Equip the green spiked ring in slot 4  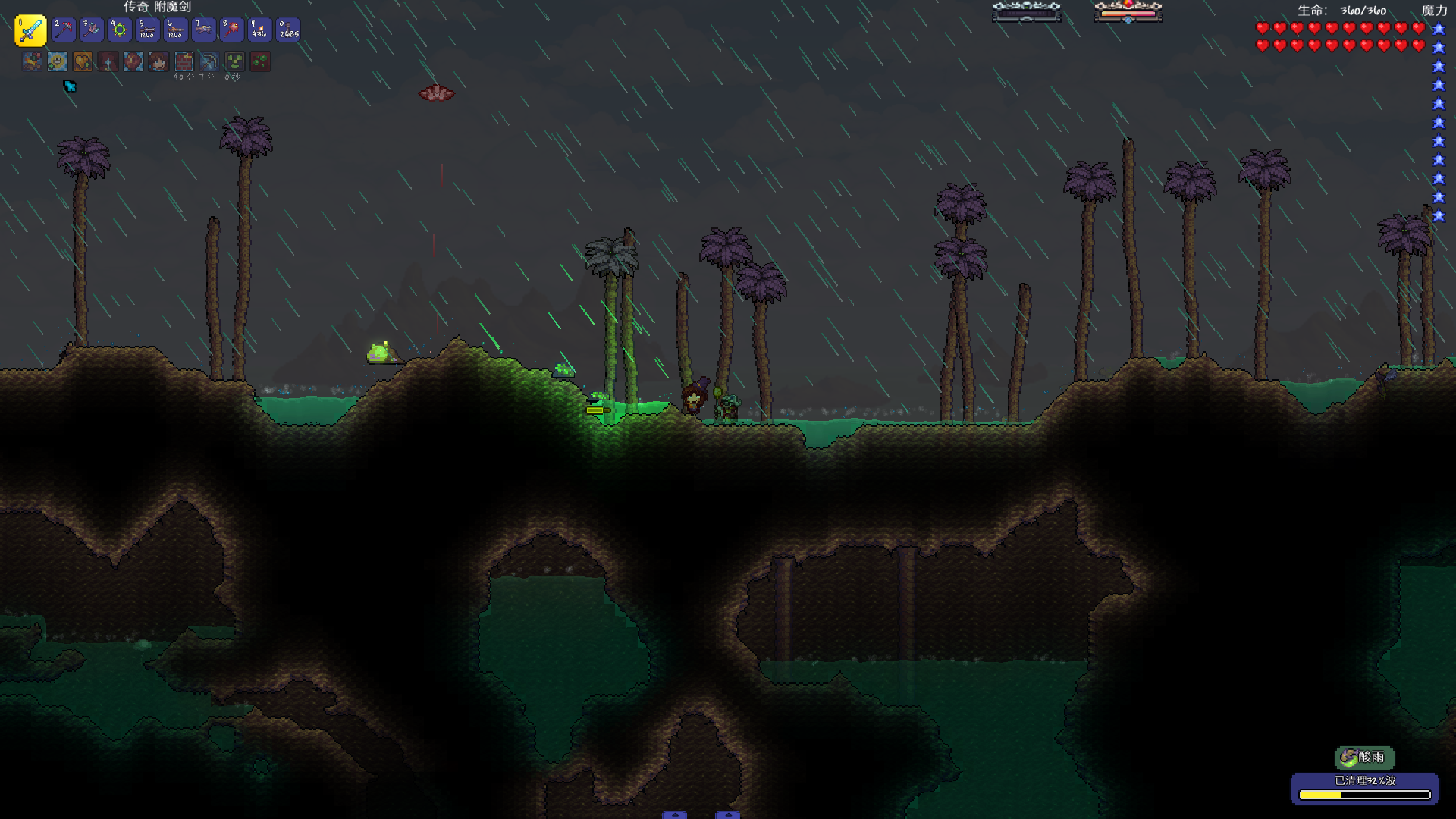click(x=120, y=30)
